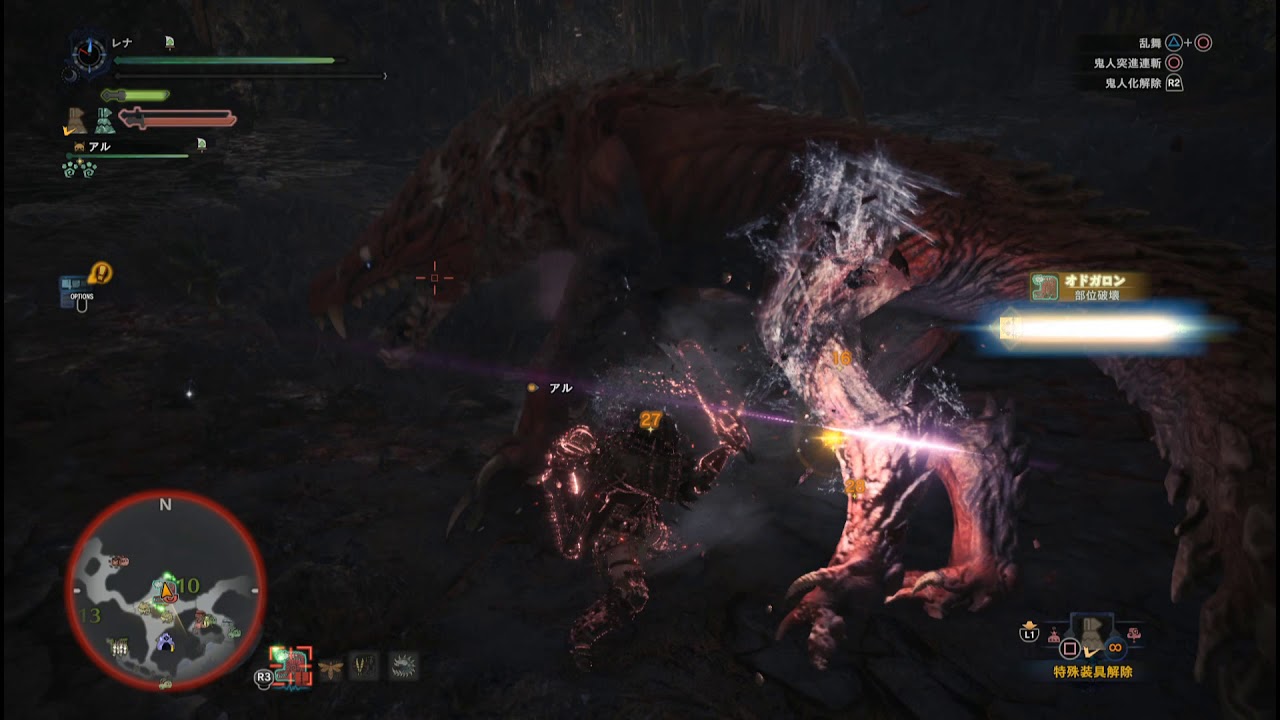The image size is (1280, 720).
Task: Open the circular minimap
Action: click(x=166, y=590)
